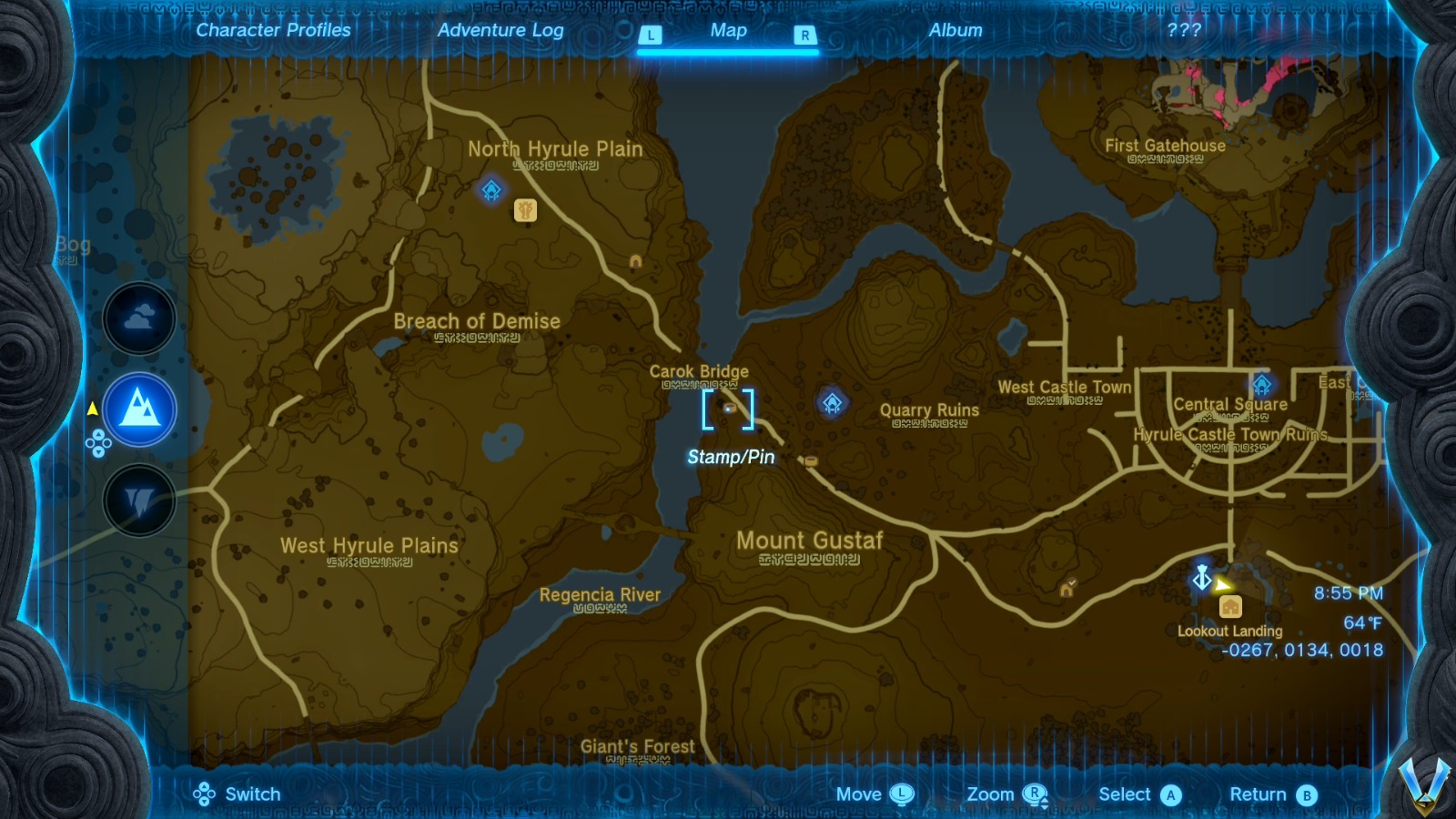The height and width of the screenshot is (819, 1456).
Task: Open the shrine icon near Central Square
Action: pyautogui.click(x=1262, y=384)
